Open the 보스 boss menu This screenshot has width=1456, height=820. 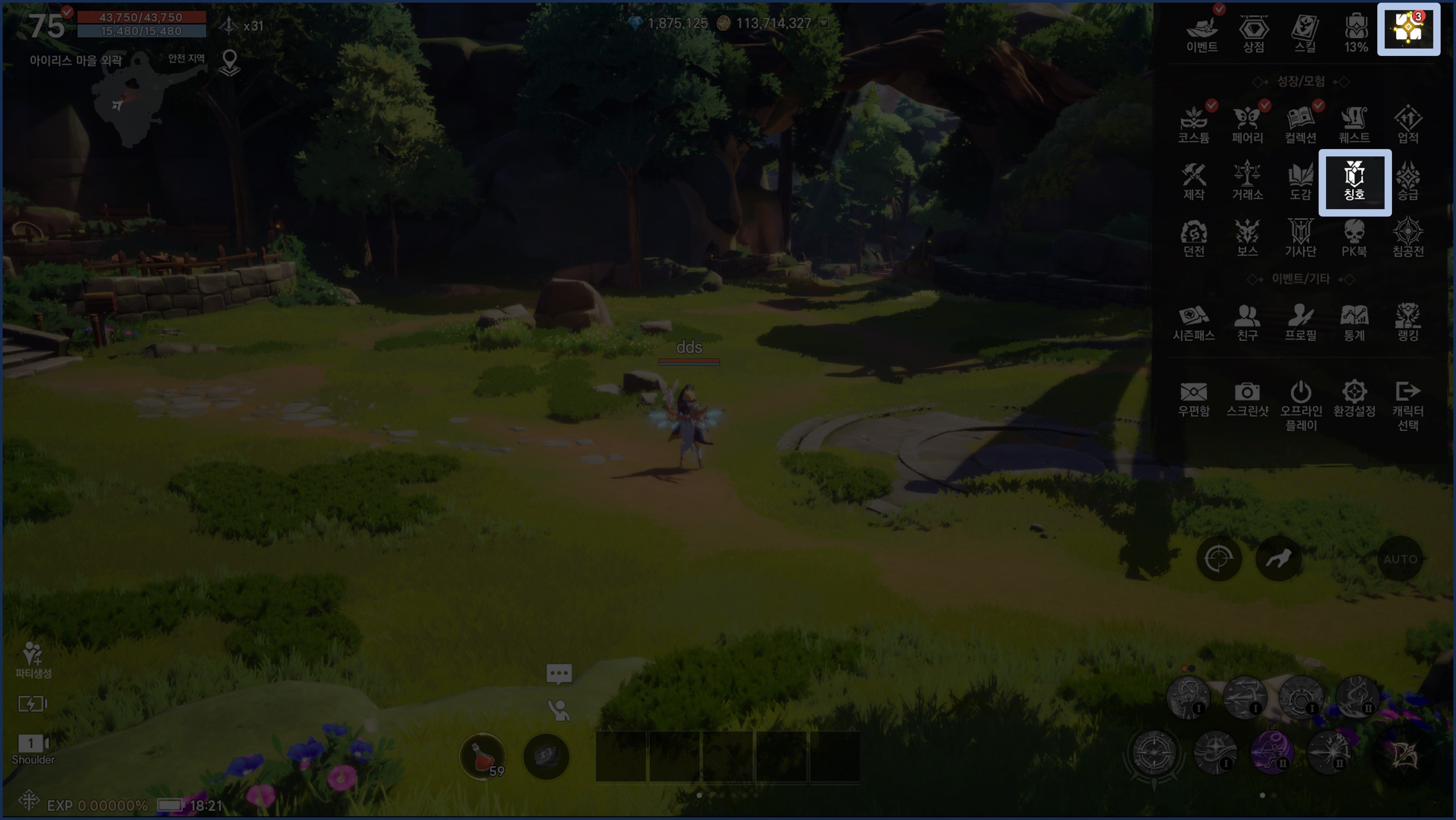[x=1247, y=238]
